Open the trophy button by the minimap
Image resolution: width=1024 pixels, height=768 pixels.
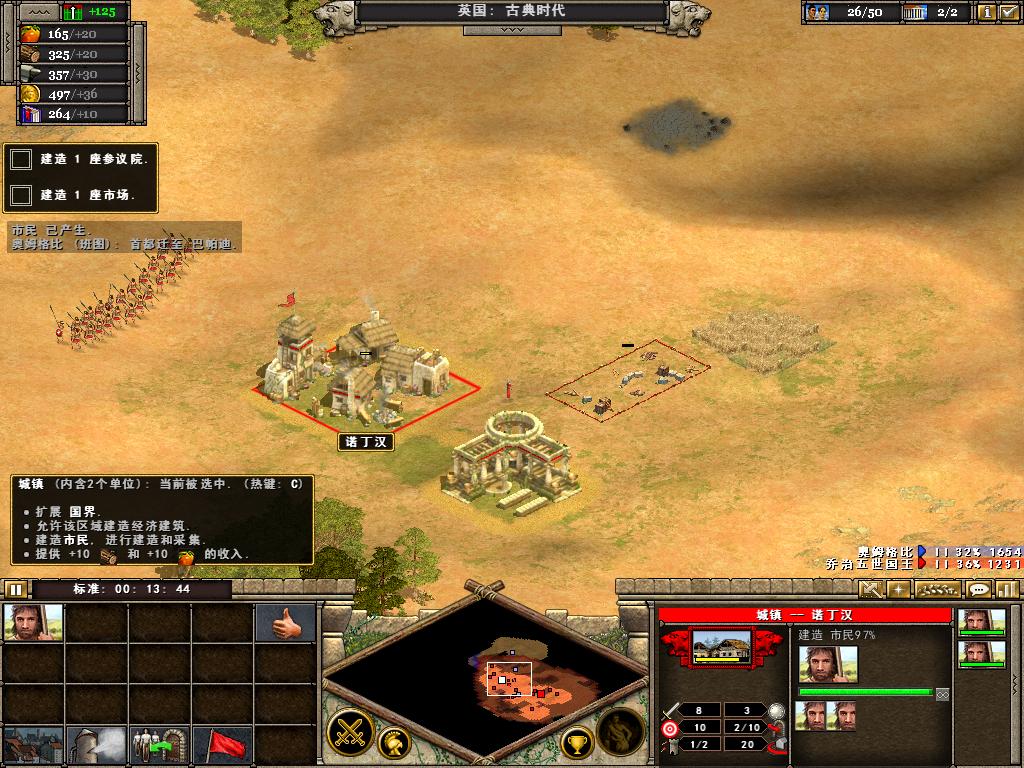point(576,742)
